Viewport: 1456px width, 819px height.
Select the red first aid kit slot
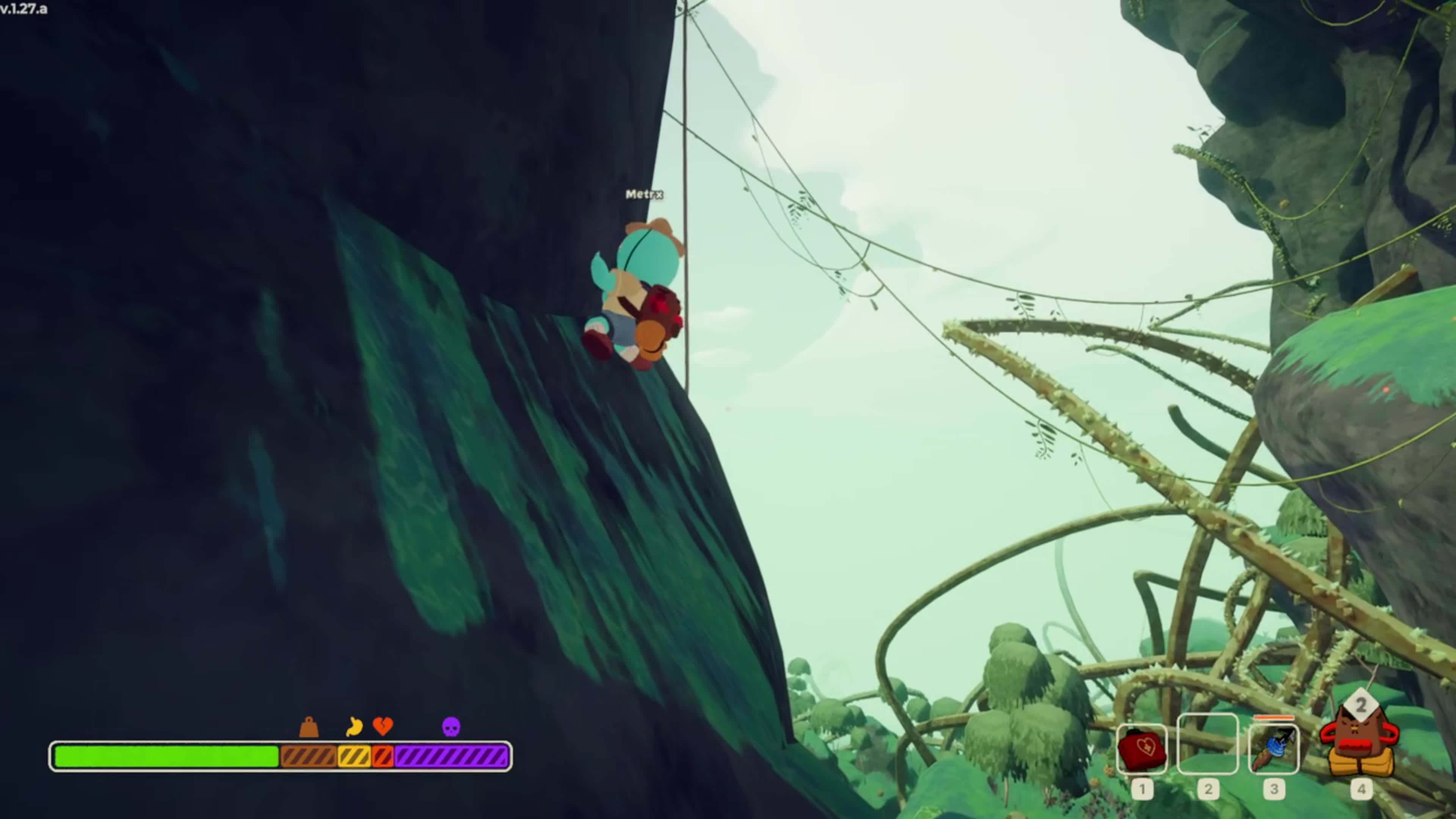pyautogui.click(x=1142, y=749)
